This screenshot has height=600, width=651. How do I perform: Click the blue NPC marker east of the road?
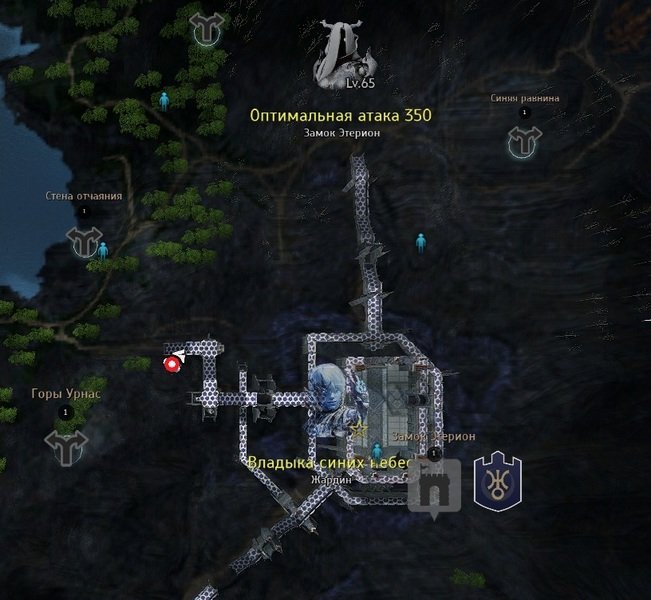(421, 241)
